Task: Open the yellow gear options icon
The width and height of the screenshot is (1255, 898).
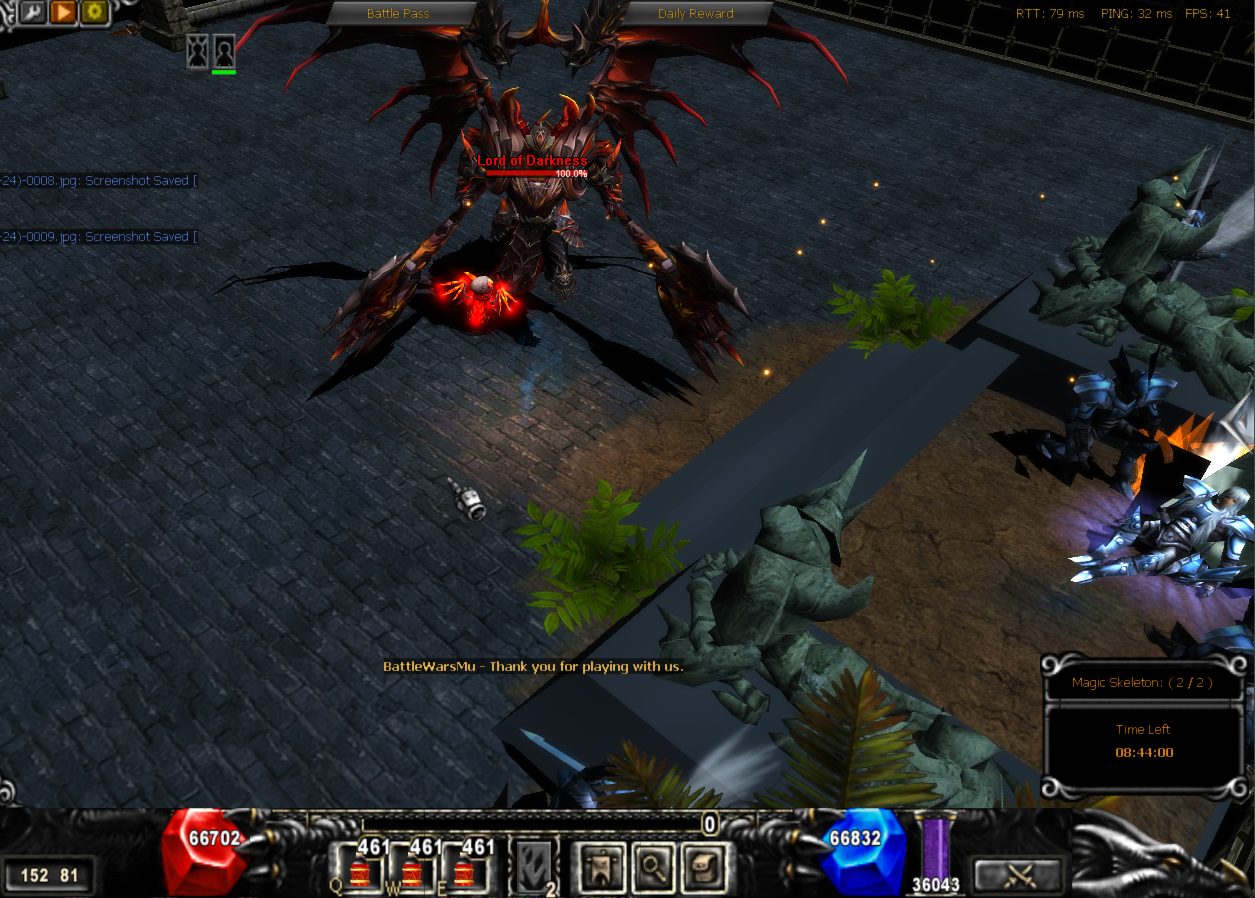Action: [95, 12]
